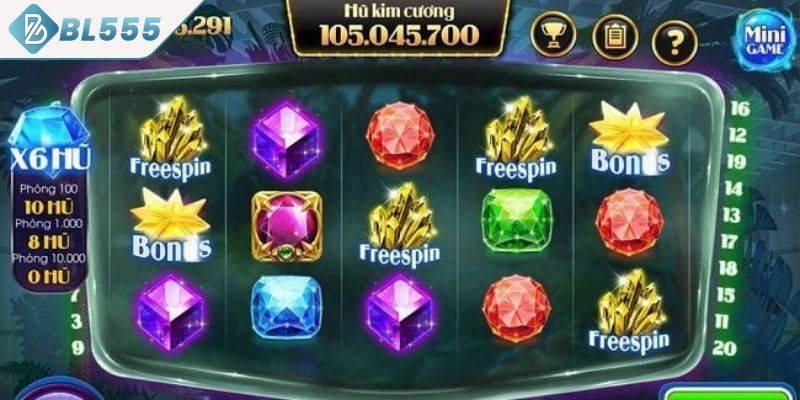Select payline number 9

(77, 348)
